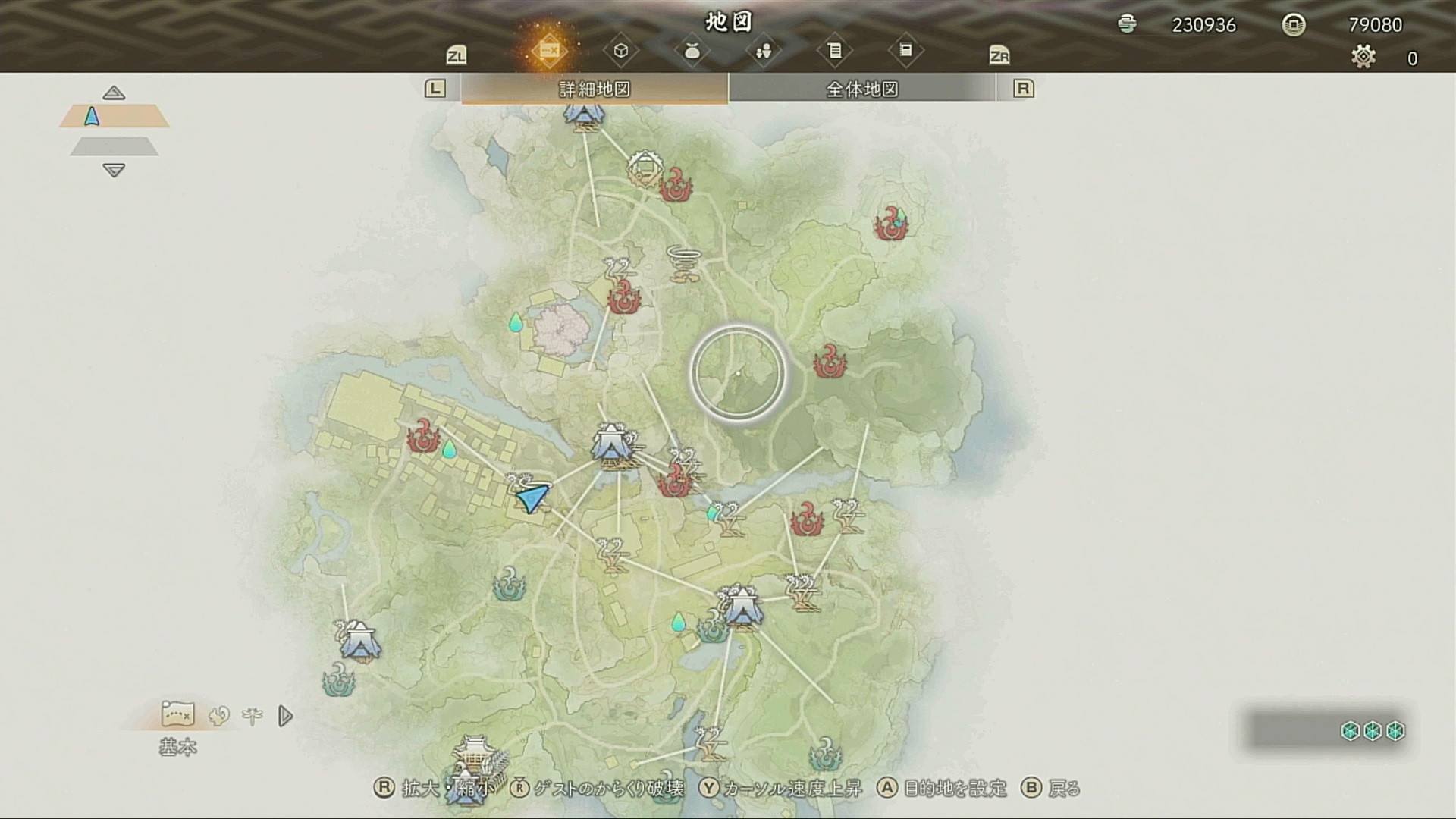Select the 詳細地図 detailed map tab
This screenshot has height=819, width=1456.
[x=595, y=89]
